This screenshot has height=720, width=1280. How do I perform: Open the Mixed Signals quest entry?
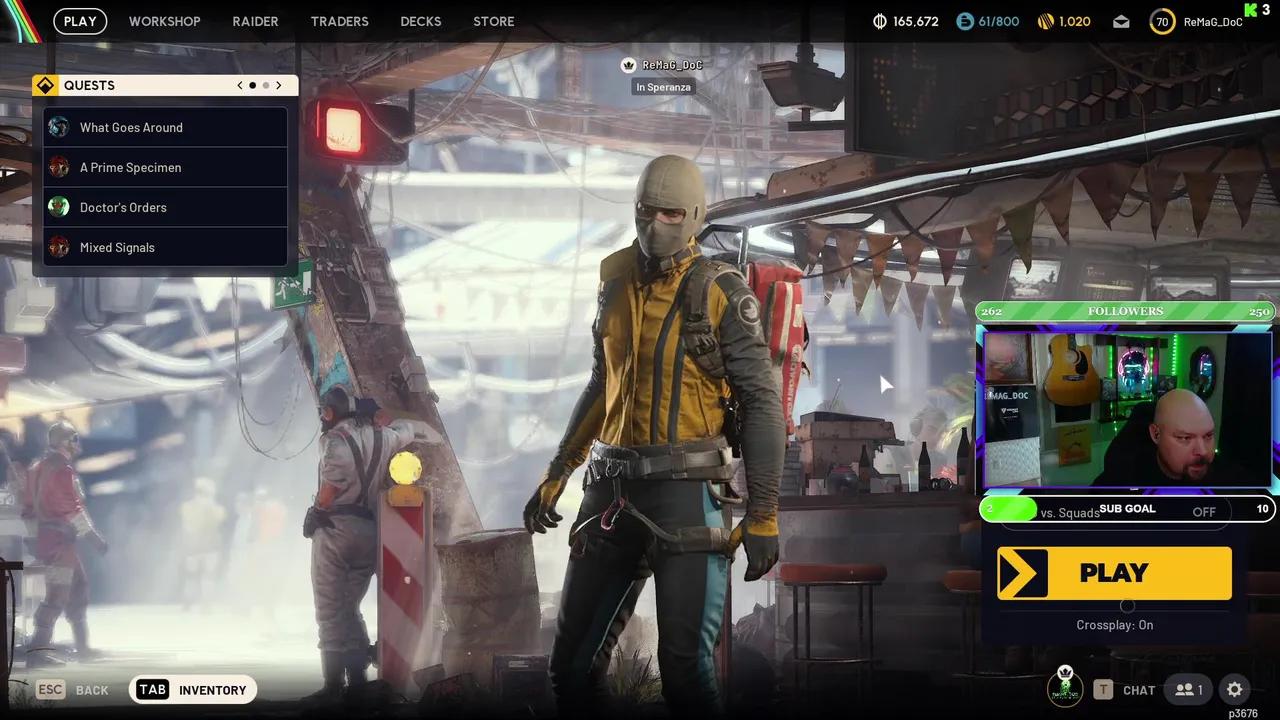[58, 247]
